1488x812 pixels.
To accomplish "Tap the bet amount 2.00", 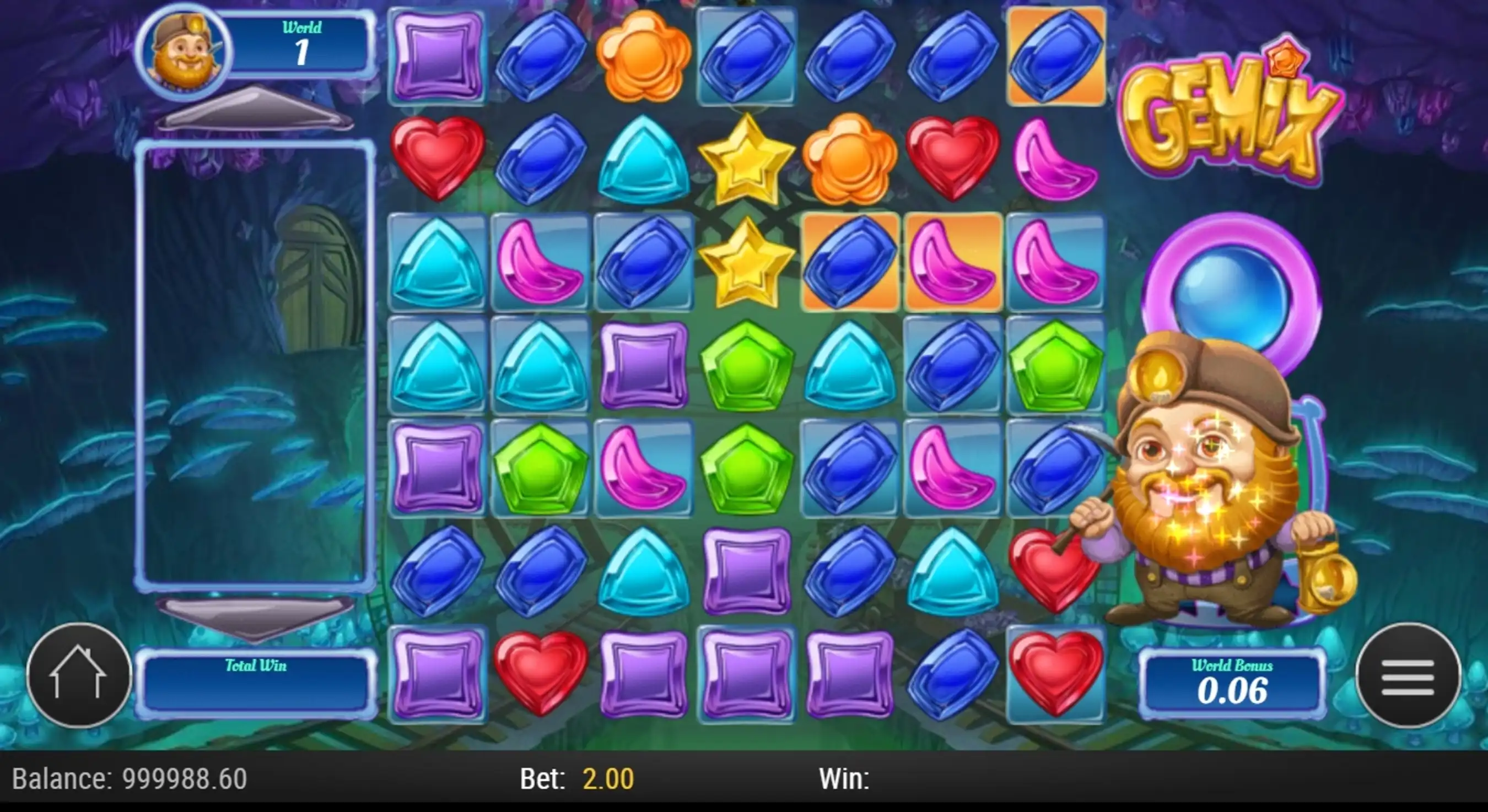I will (608, 778).
